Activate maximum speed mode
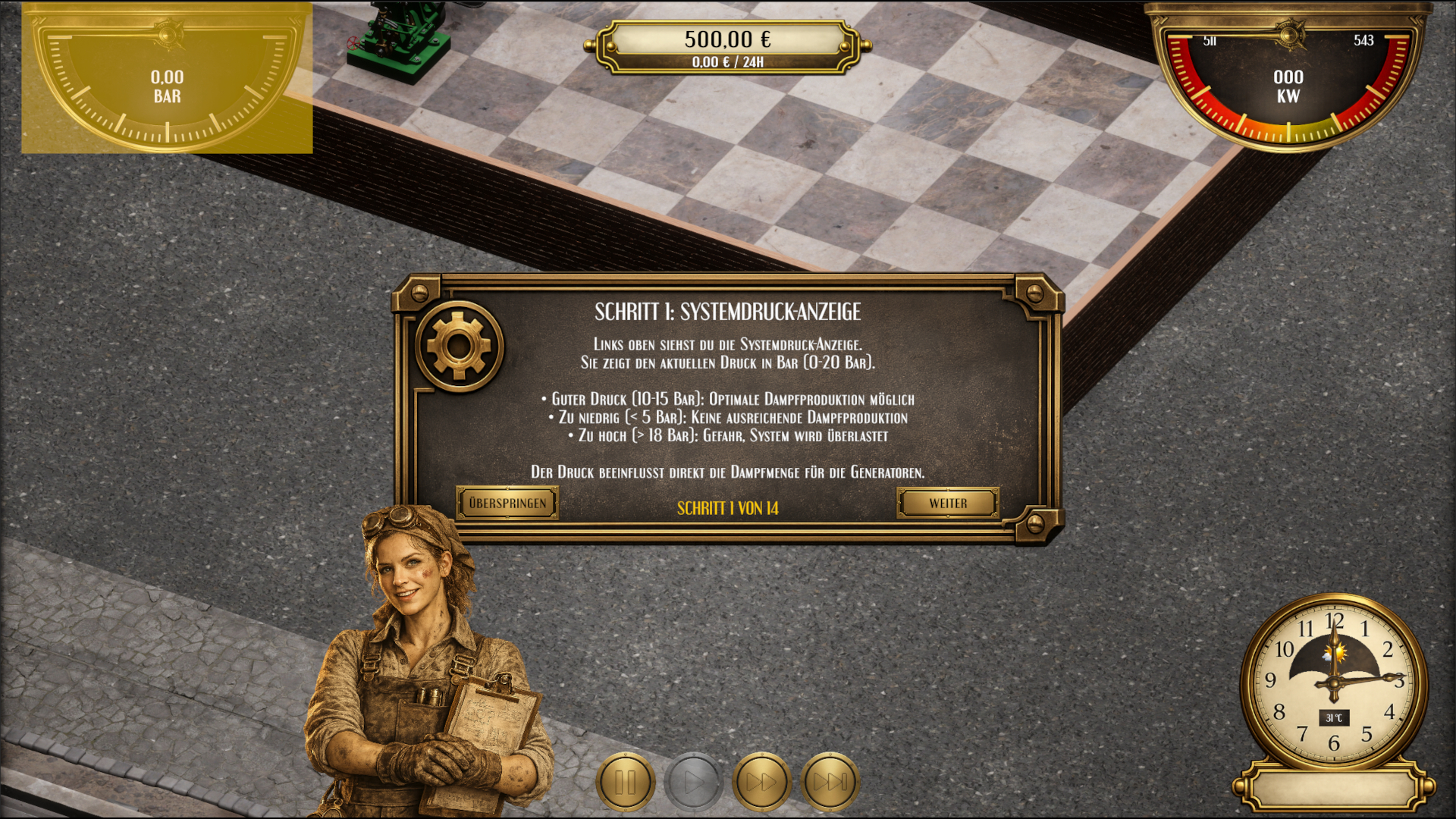Image resolution: width=1456 pixels, height=819 pixels. (830, 781)
